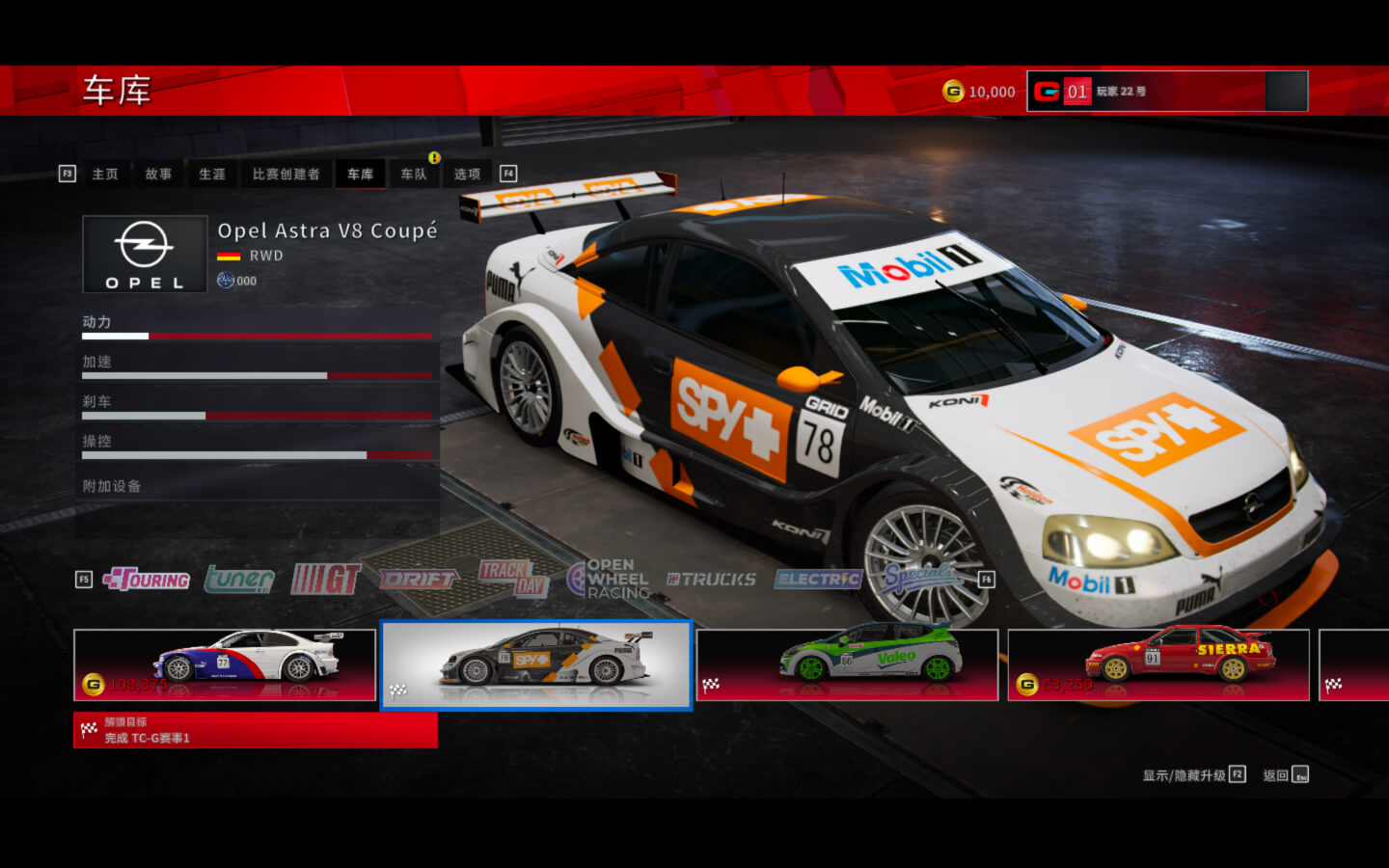Viewport: 1389px width, 868px height.
Task: Switch to the Trucks category
Action: pos(712,580)
